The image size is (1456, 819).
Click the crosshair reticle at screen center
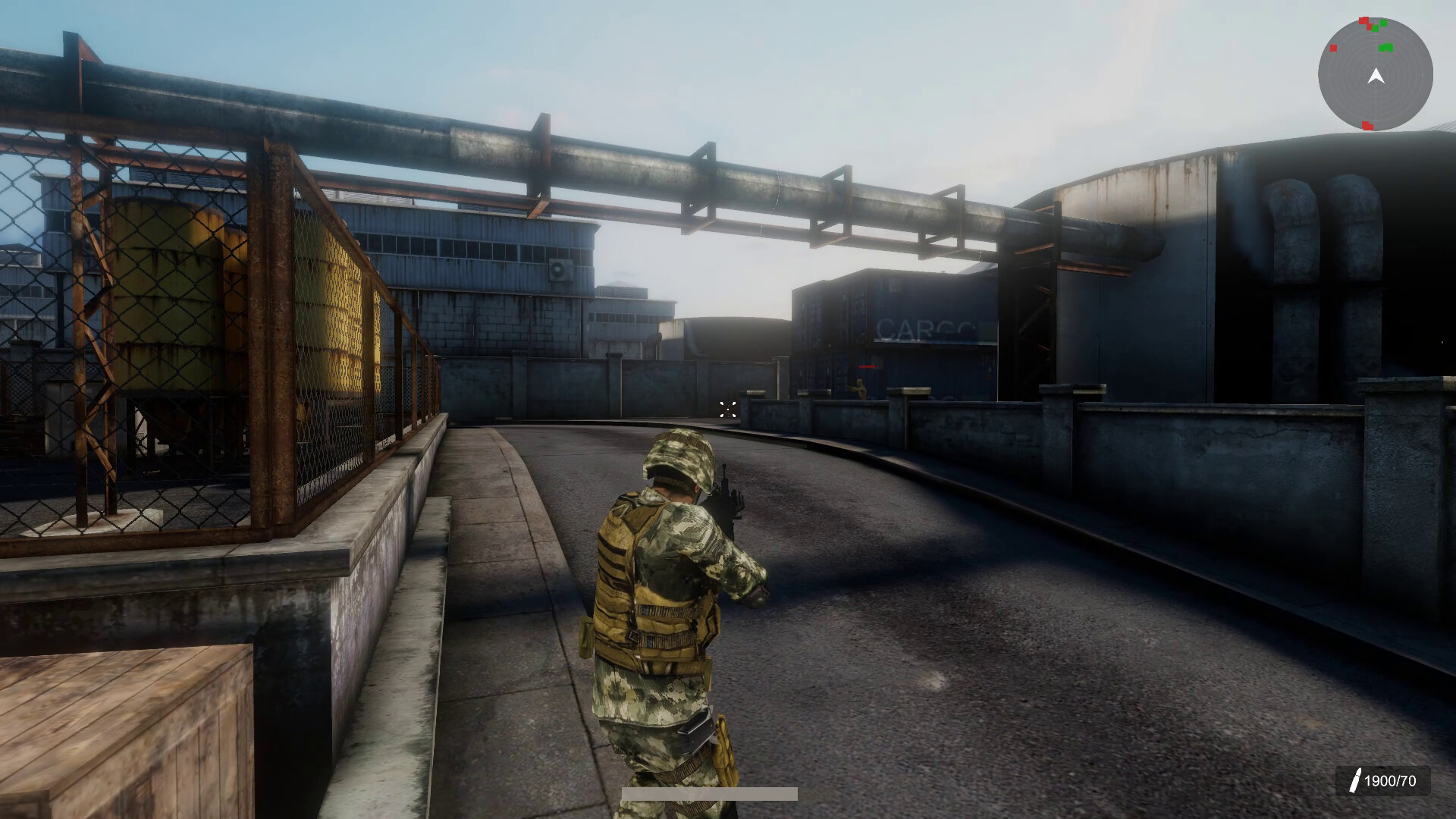coord(729,409)
